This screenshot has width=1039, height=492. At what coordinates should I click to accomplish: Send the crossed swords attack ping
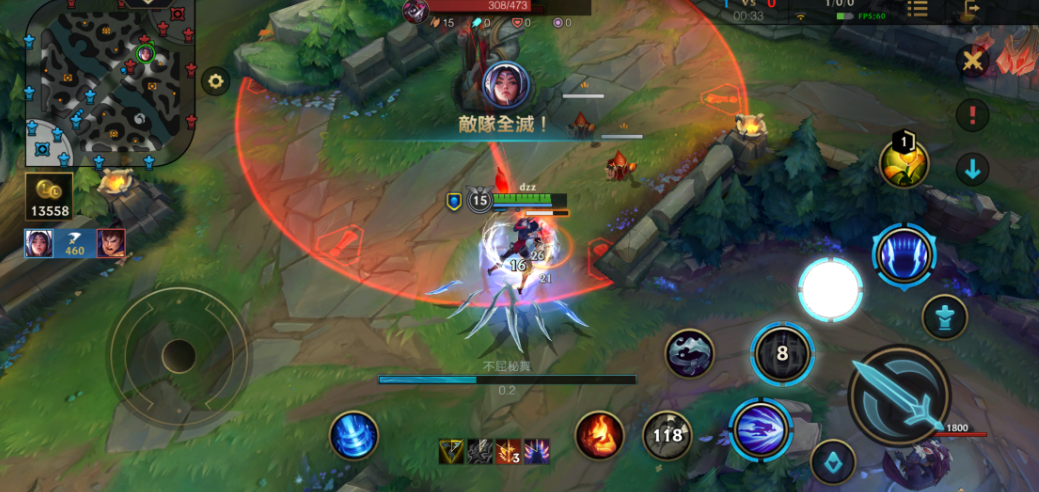point(971,62)
